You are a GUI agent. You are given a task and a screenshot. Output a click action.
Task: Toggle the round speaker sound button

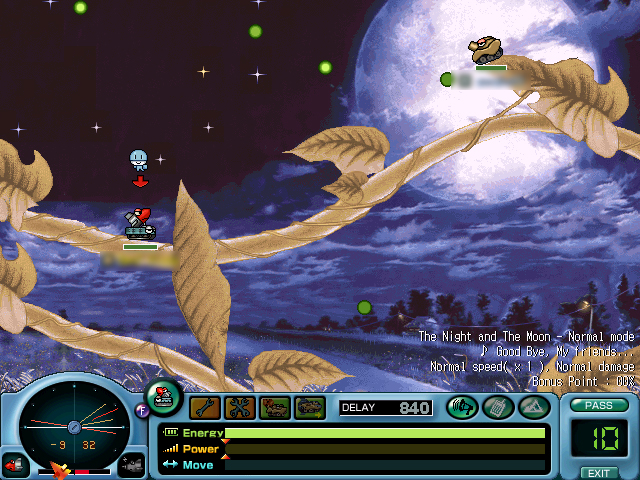(461, 407)
